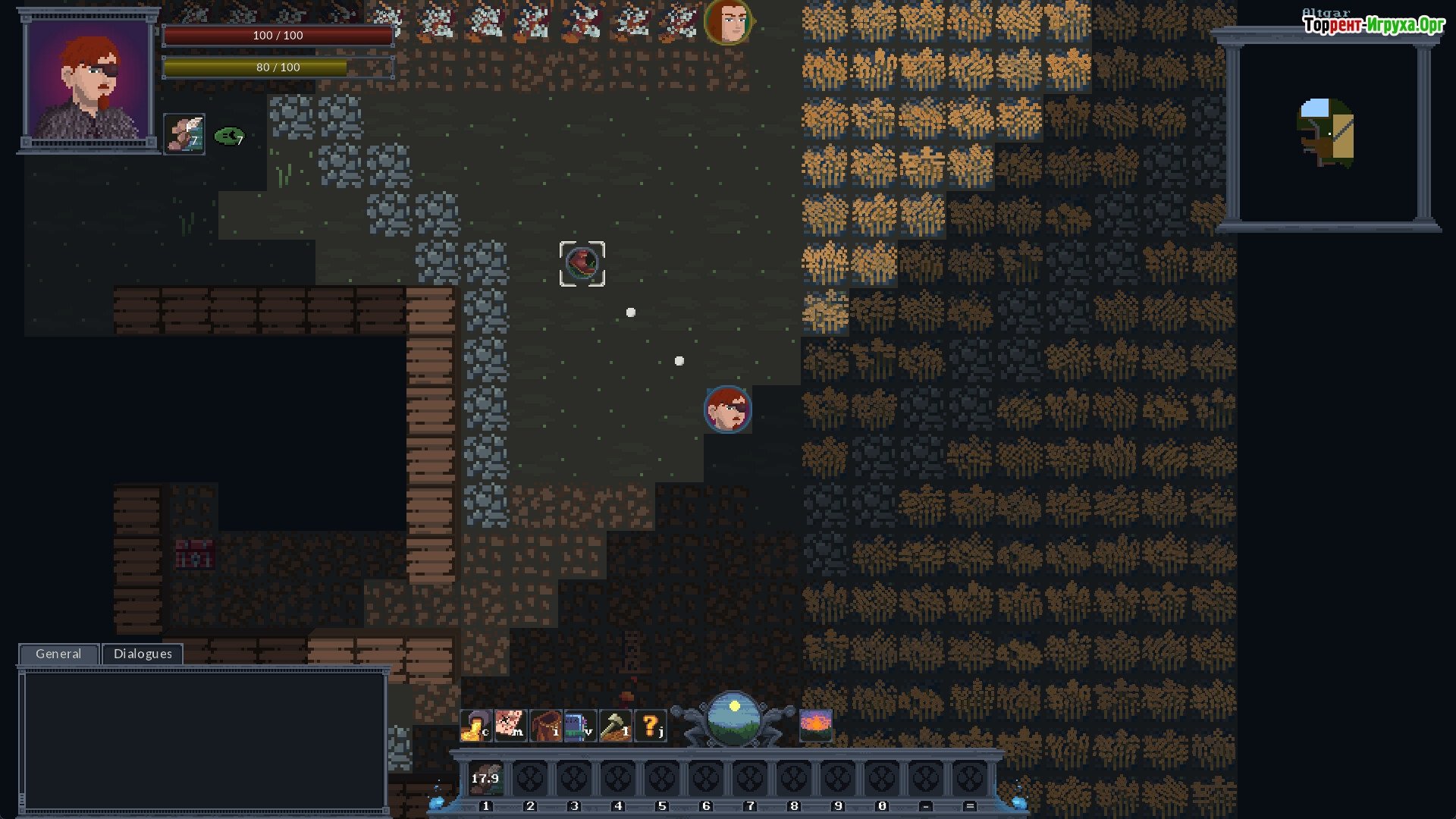Switch to the General chat tab

pyautogui.click(x=58, y=654)
